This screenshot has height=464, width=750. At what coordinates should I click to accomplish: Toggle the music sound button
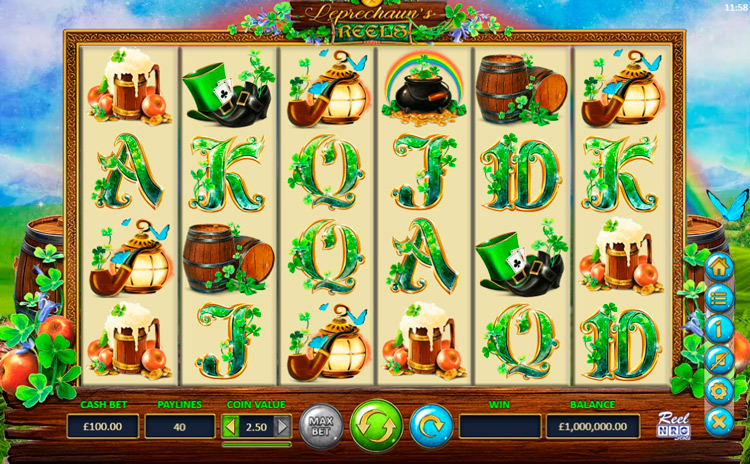click(x=719, y=360)
